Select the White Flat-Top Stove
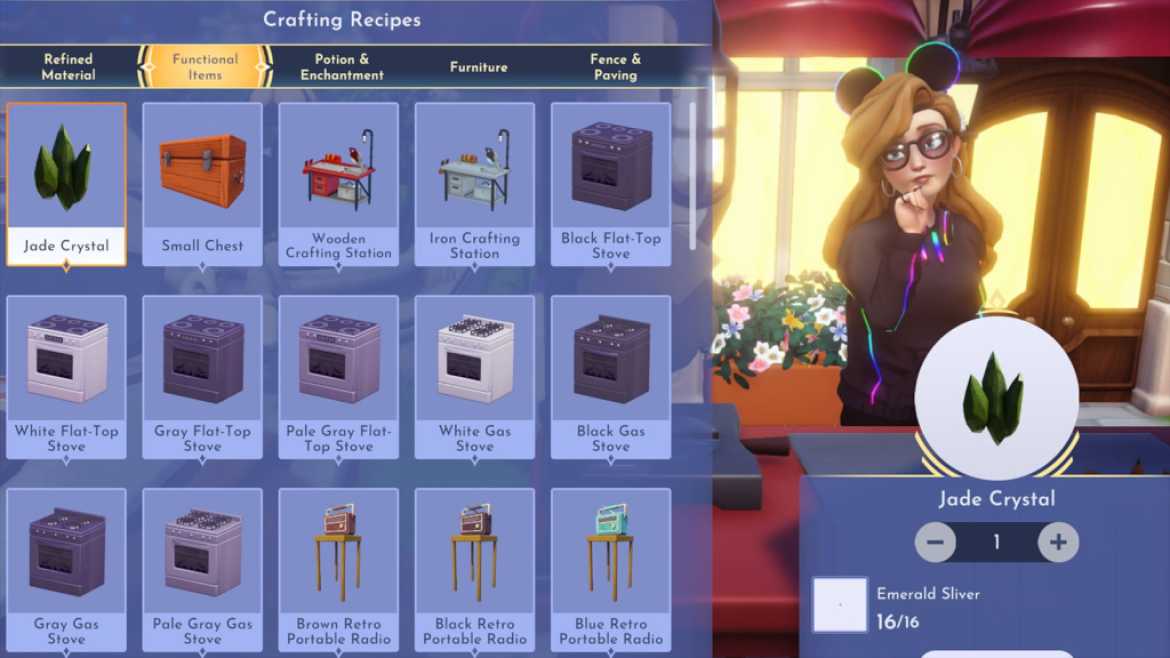1170x658 pixels. 67,376
